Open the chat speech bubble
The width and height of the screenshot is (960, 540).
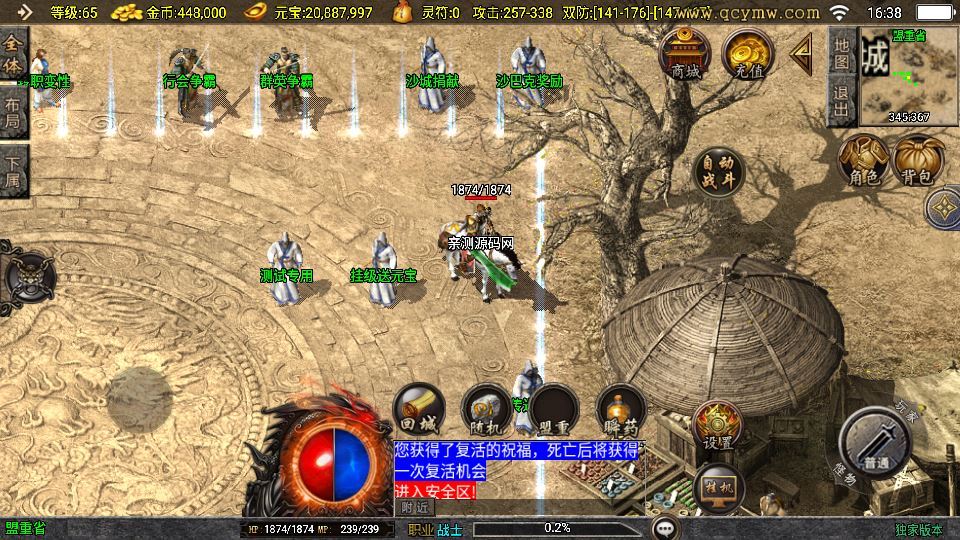[x=663, y=528]
